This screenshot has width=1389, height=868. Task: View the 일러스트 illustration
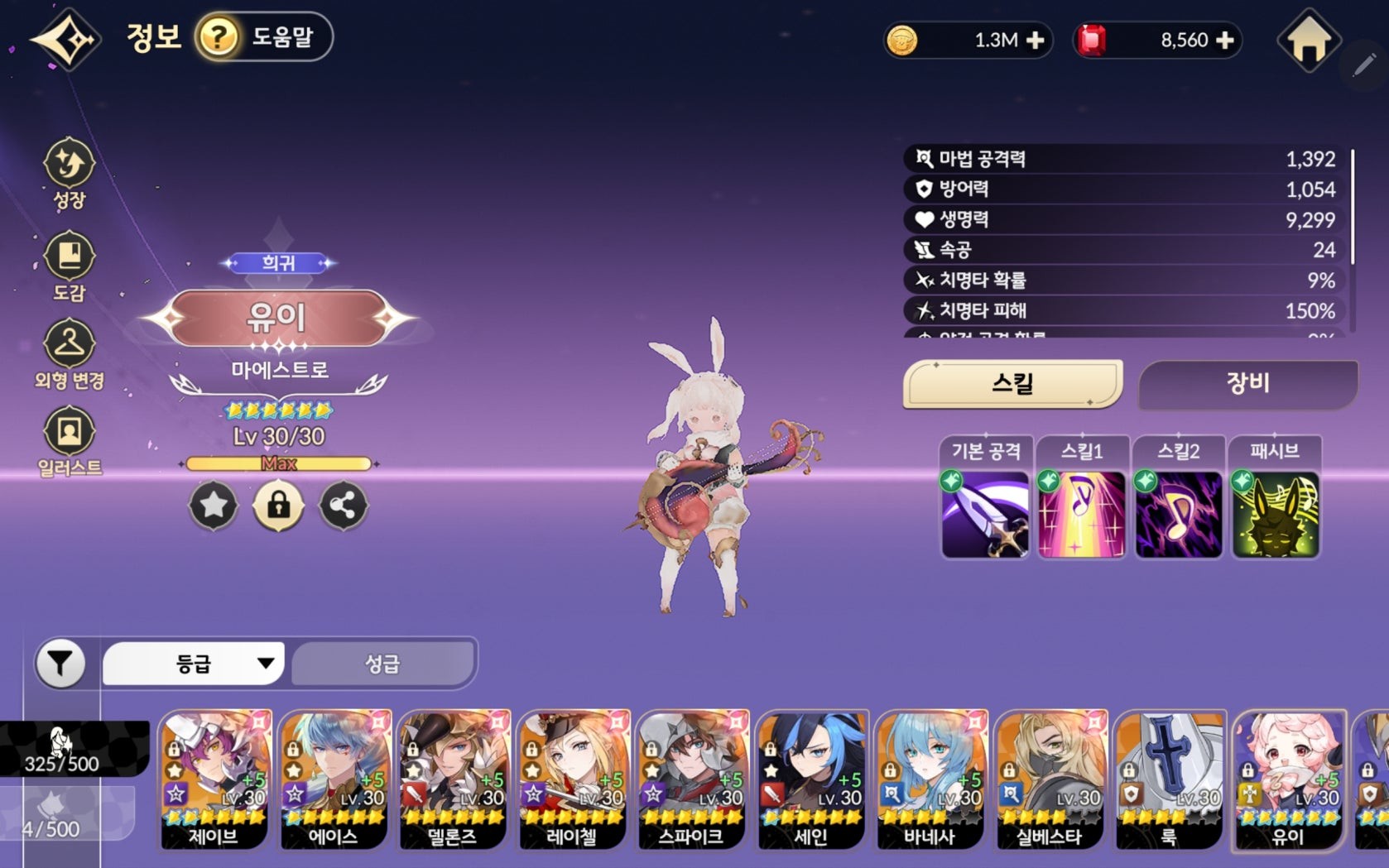click(70, 441)
